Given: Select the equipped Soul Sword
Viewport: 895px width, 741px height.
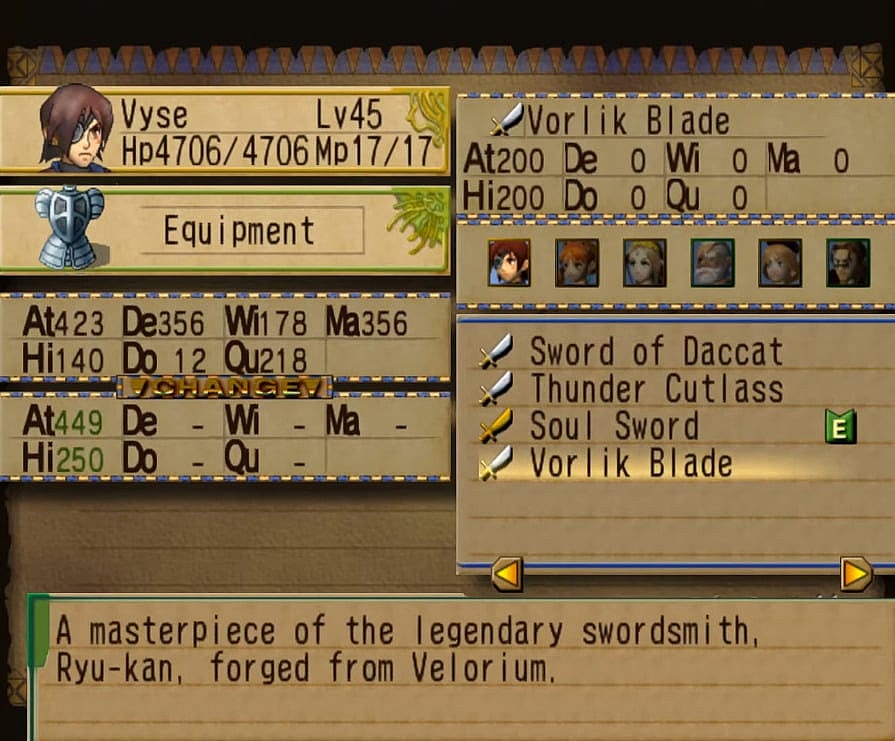Looking at the screenshot, I should coord(613,427).
